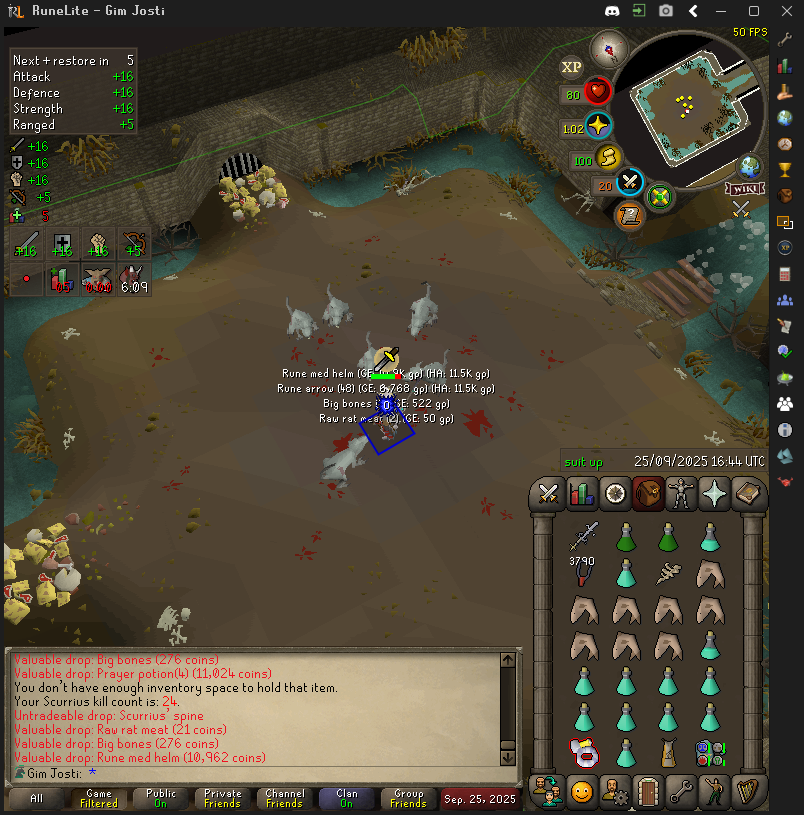Open the Worn Equipment tab
Image resolution: width=804 pixels, height=815 pixels.
click(x=681, y=494)
